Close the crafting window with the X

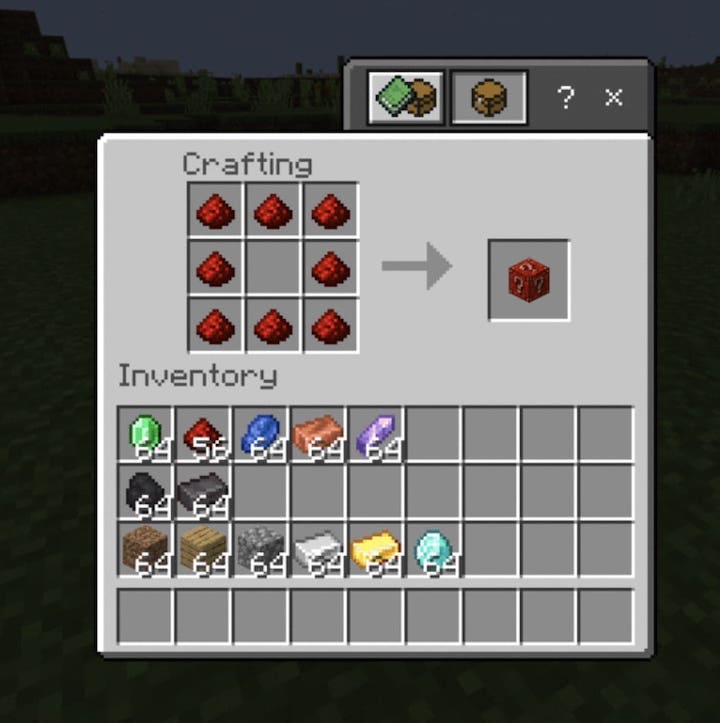(613, 97)
